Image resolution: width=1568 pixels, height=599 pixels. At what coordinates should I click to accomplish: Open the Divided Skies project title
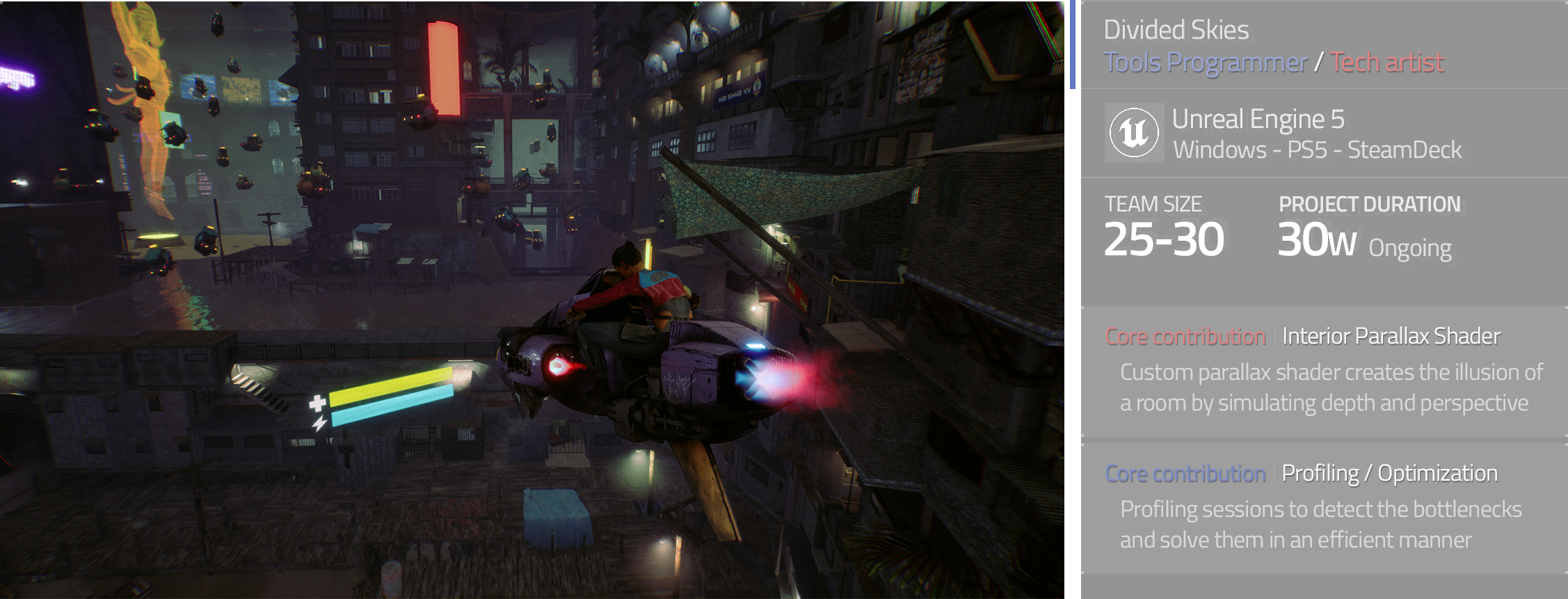(x=1176, y=30)
